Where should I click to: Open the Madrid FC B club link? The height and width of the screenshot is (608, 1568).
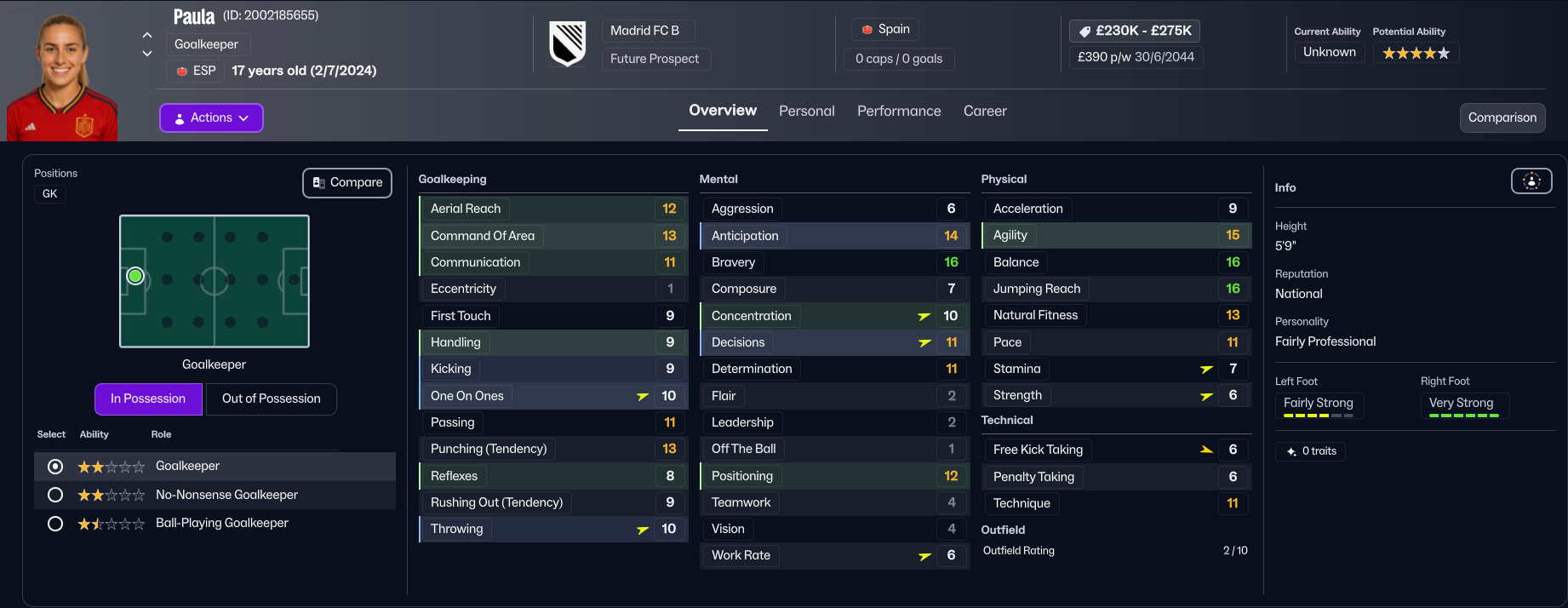(644, 31)
